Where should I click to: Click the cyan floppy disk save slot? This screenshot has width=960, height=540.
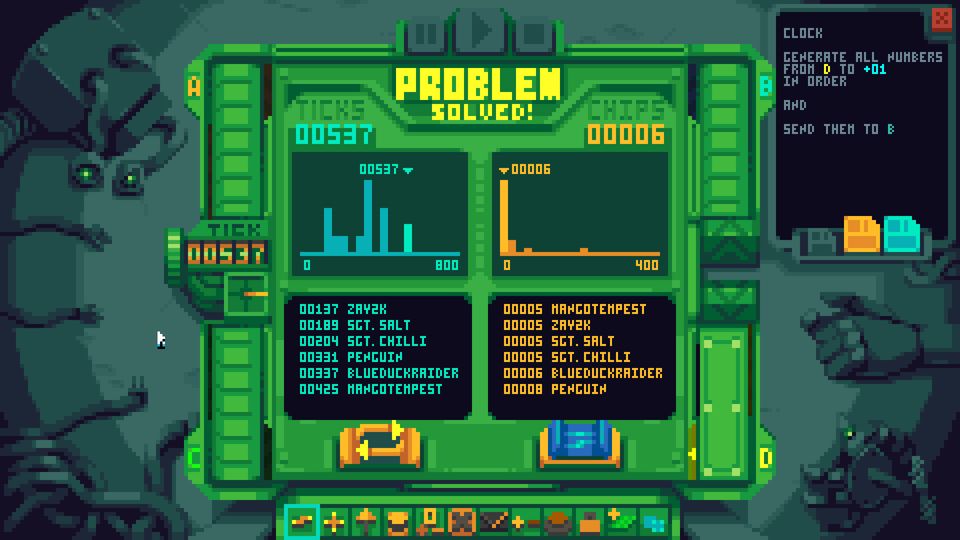(x=901, y=234)
